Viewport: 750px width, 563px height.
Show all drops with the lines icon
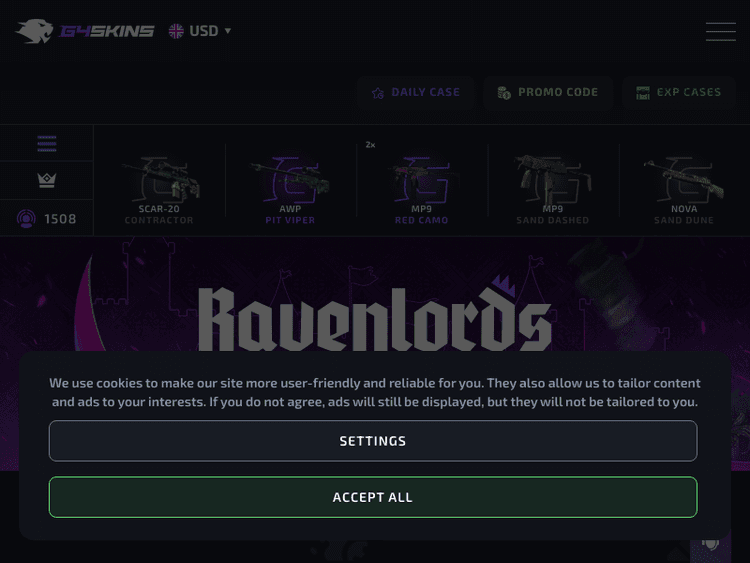click(x=46, y=144)
